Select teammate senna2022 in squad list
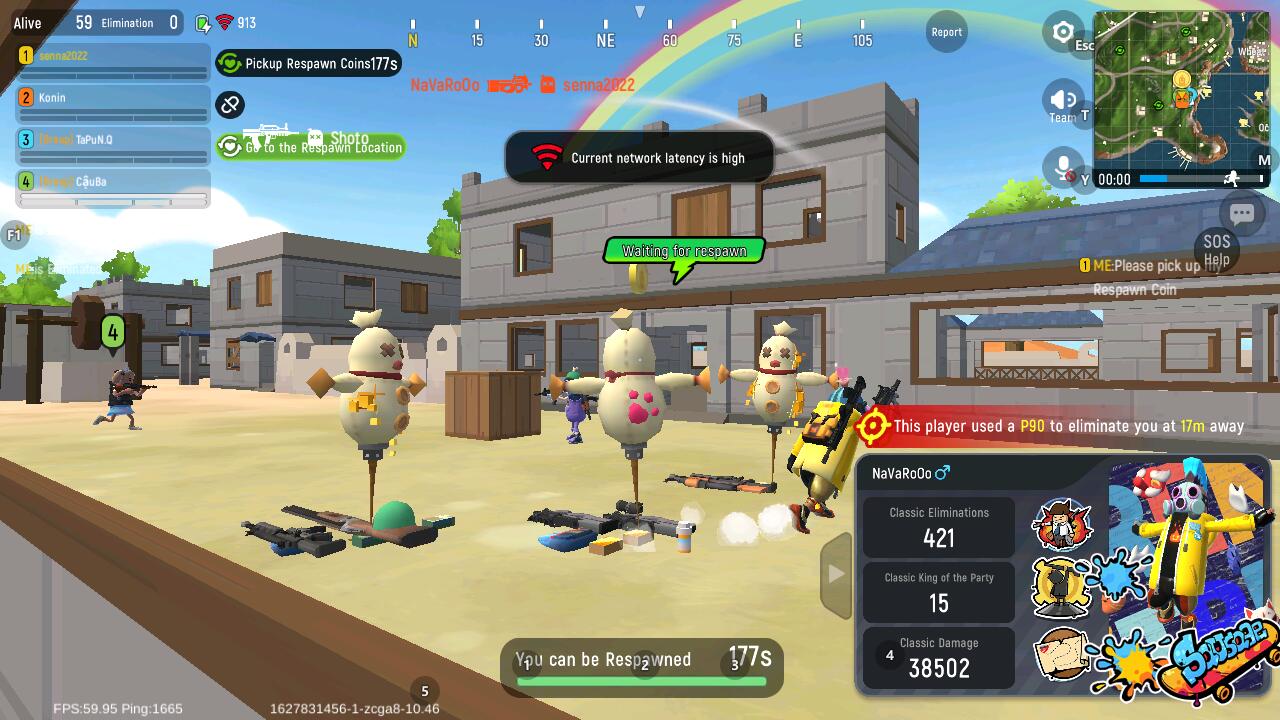The image size is (1280, 720). pyautogui.click(x=113, y=62)
